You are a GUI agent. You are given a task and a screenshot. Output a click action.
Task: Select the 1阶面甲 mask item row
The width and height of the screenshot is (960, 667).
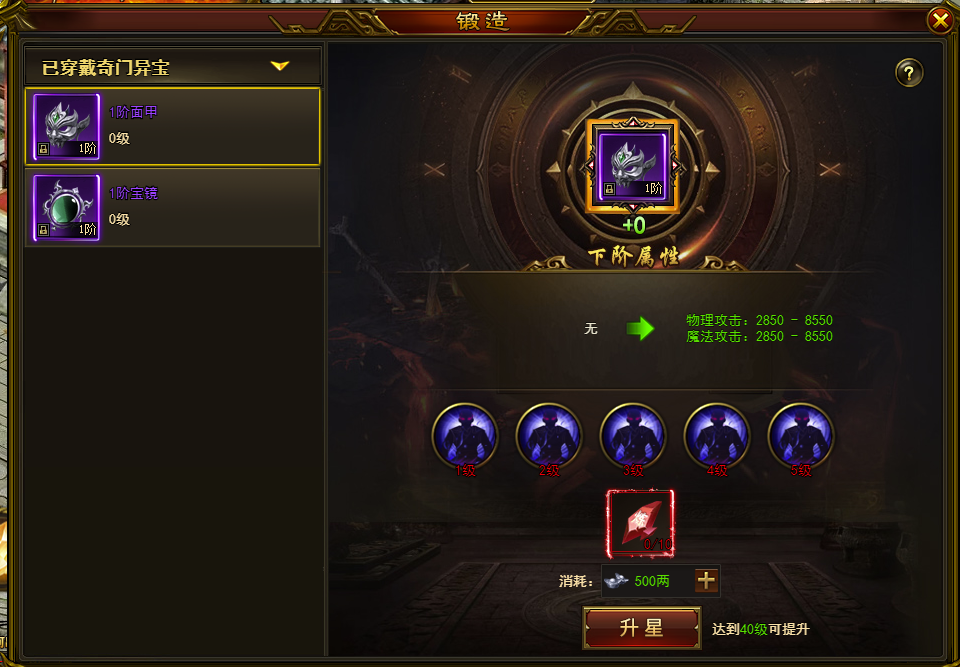[172, 127]
